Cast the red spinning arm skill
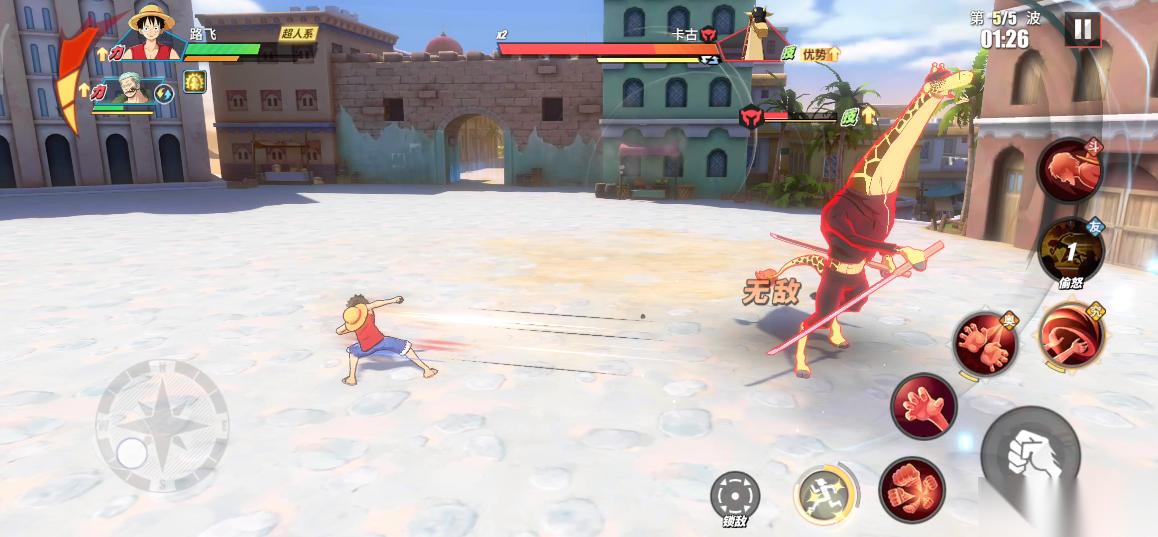The height and width of the screenshot is (537, 1158). tap(1071, 335)
